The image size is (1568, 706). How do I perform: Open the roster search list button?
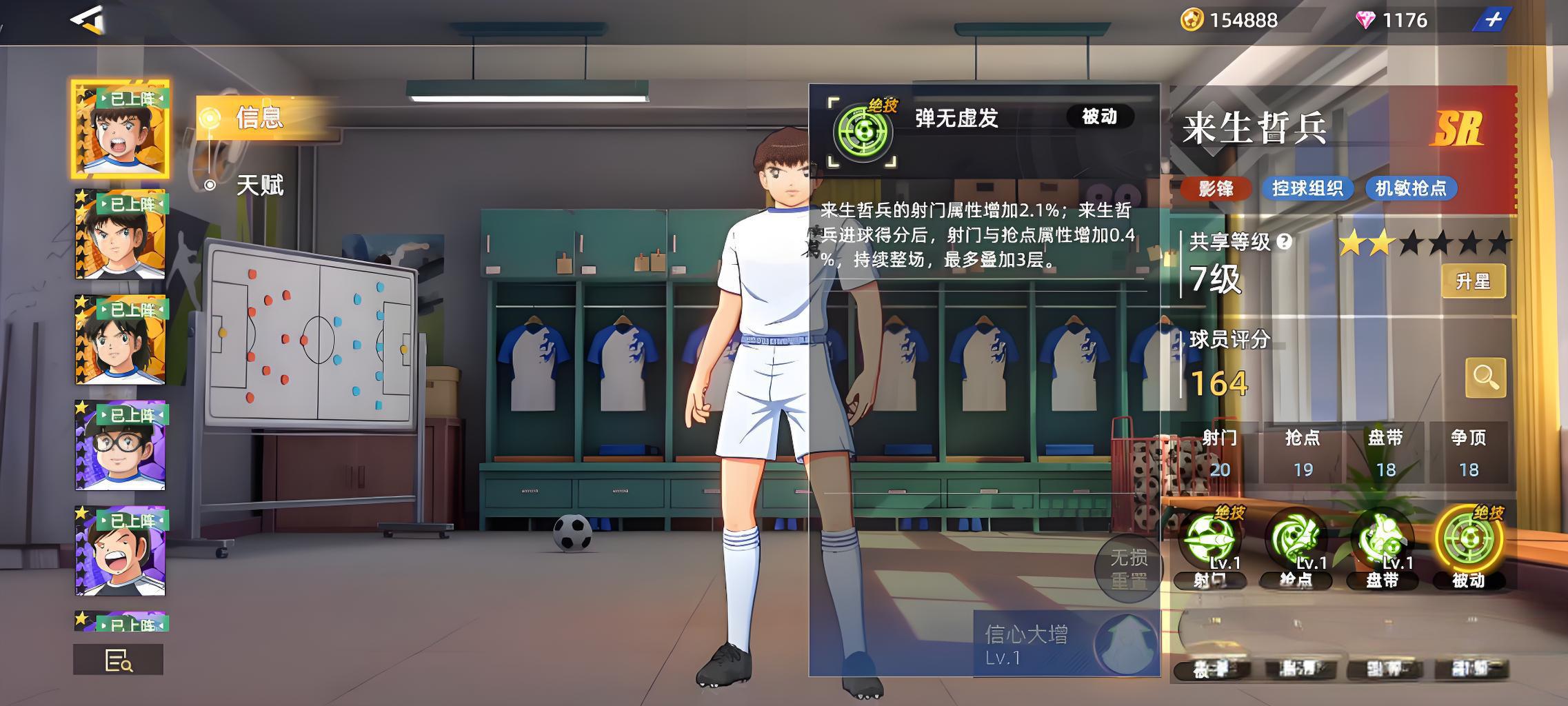tap(118, 660)
